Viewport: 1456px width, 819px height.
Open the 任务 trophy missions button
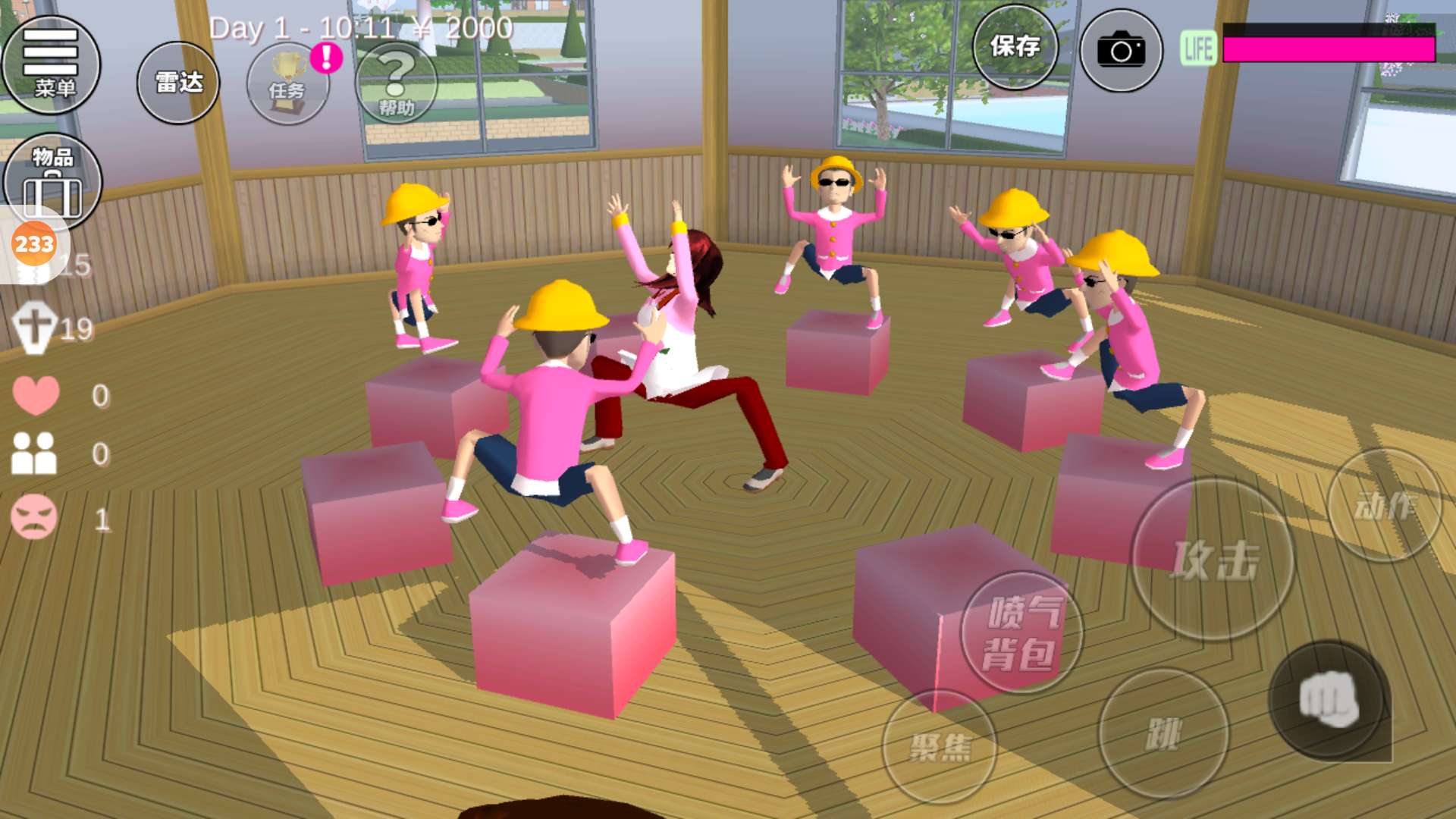click(x=288, y=84)
